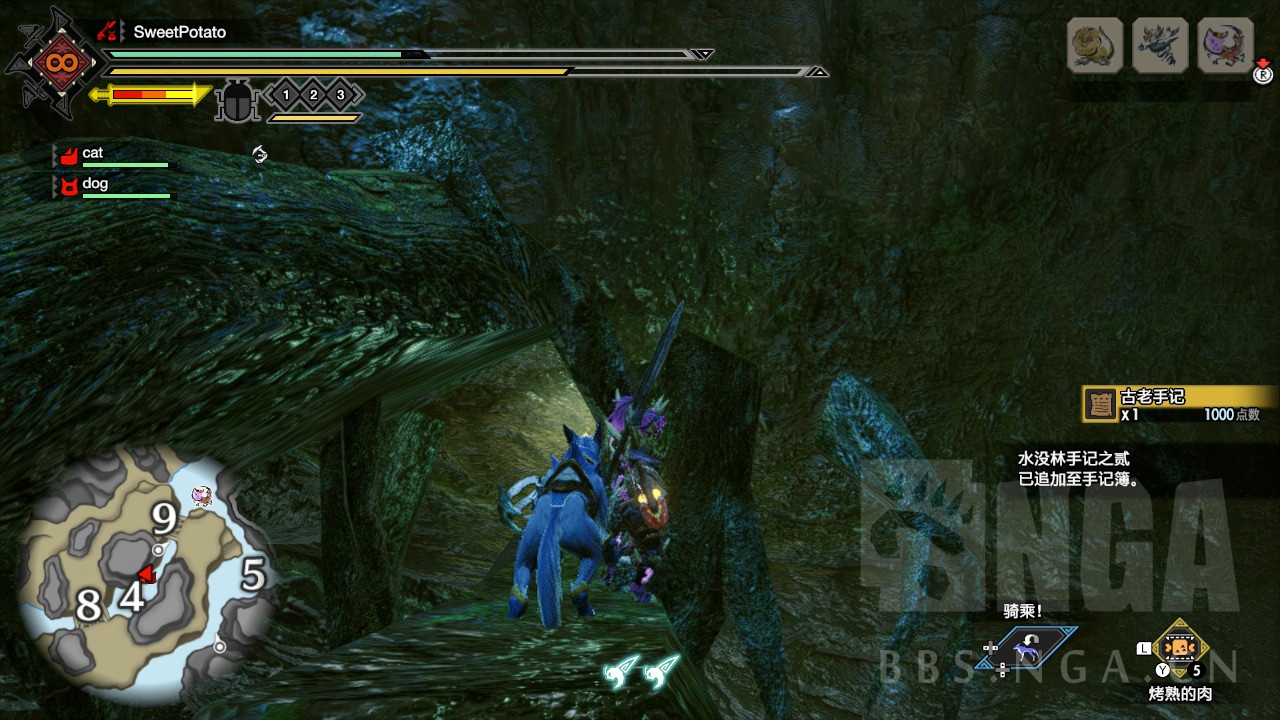Select the number 5 area label on the minimap

tap(253, 575)
